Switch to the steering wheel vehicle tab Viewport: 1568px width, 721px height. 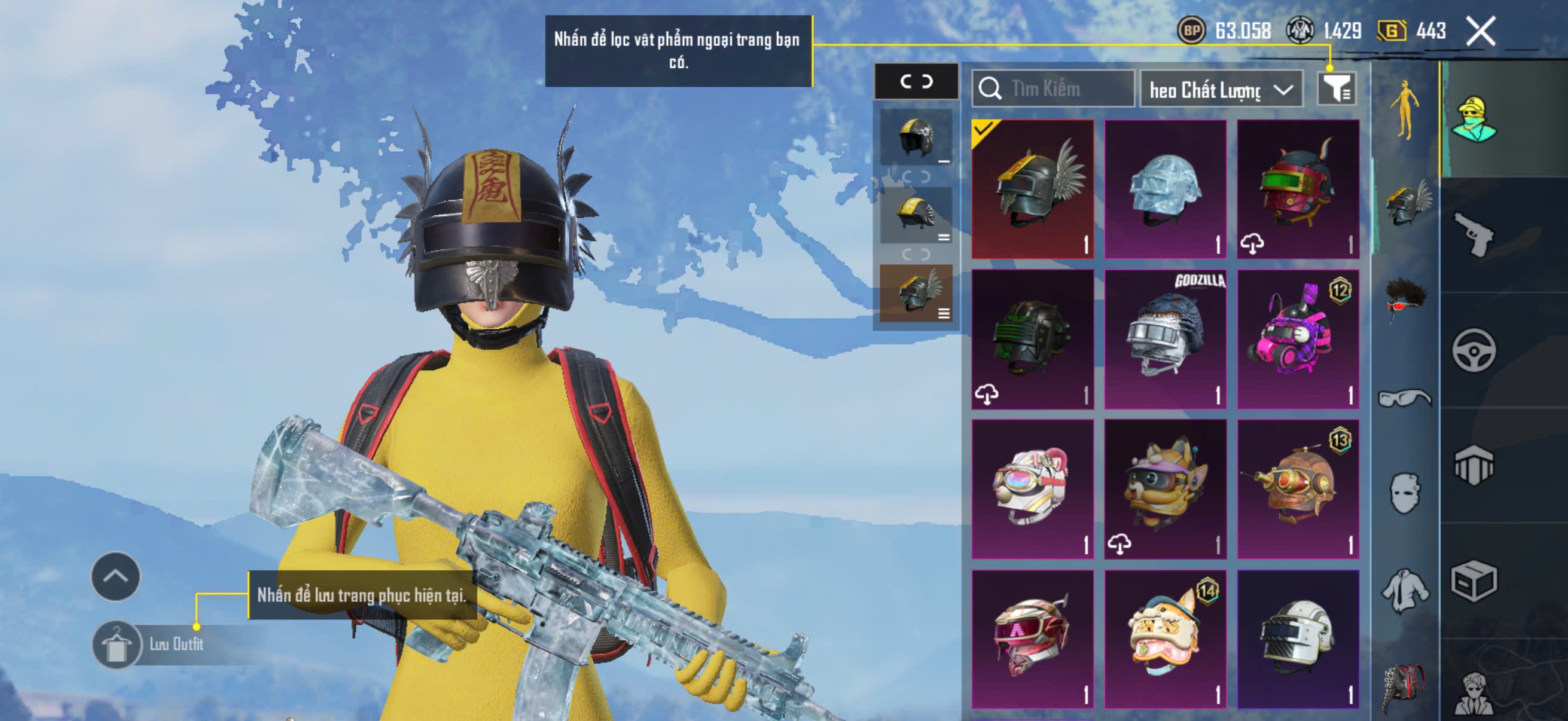(x=1474, y=350)
